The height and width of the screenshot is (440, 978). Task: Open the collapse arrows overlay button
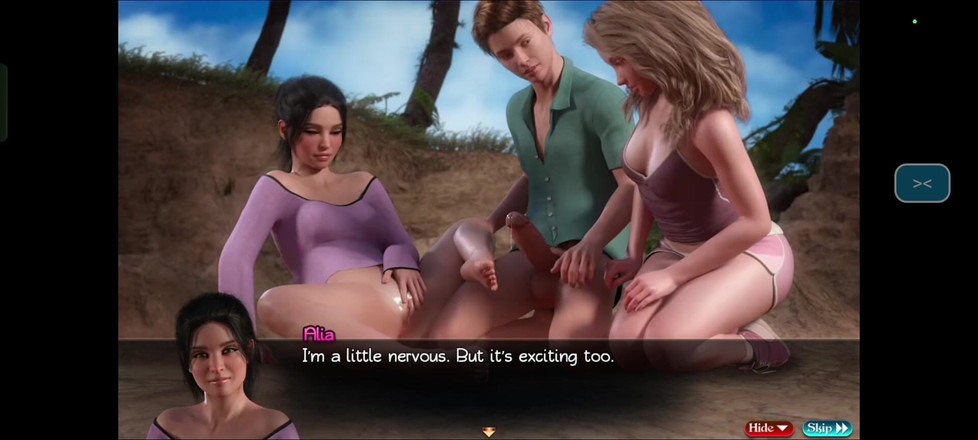921,183
